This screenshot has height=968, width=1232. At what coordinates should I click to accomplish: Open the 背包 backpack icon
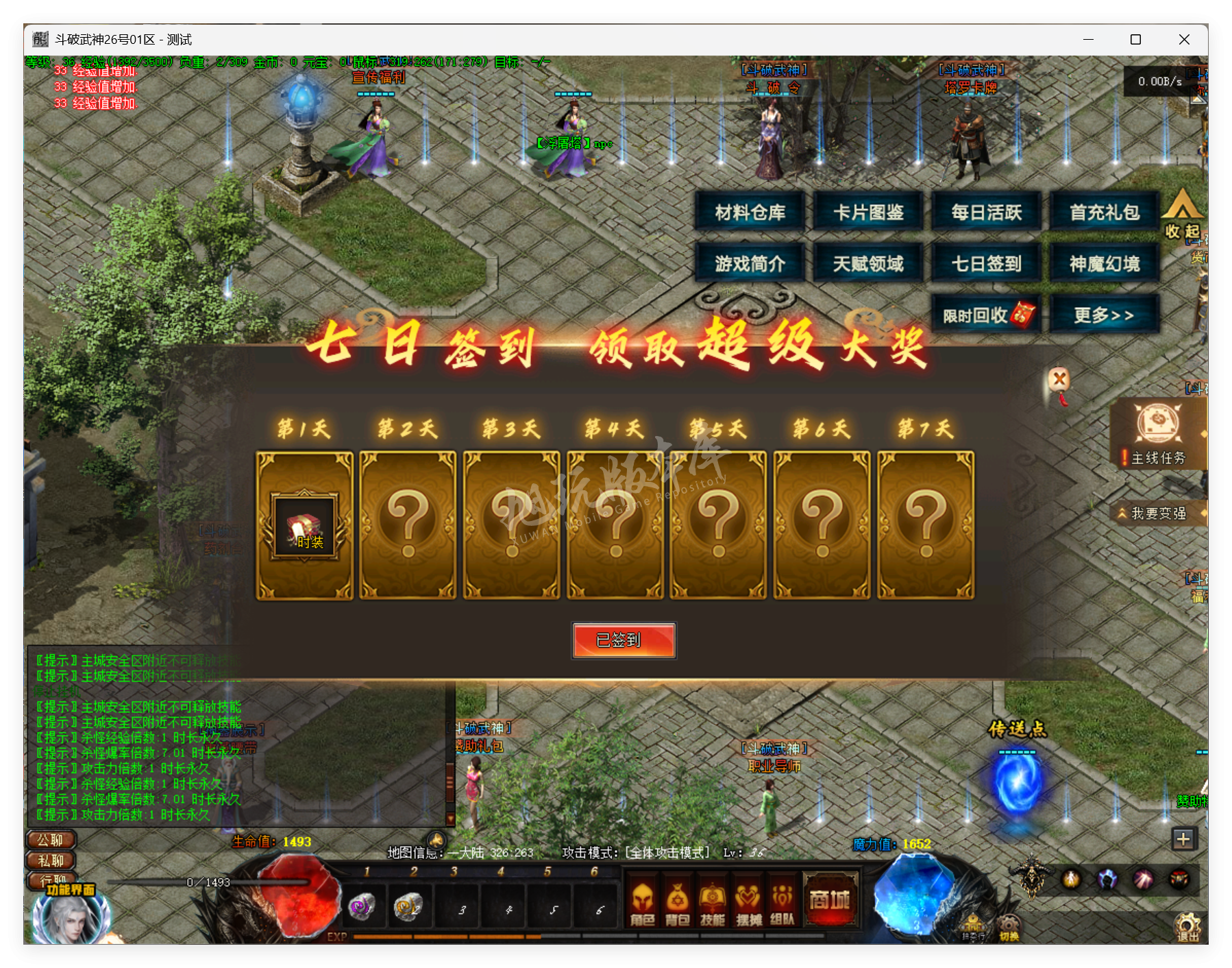pos(678,902)
